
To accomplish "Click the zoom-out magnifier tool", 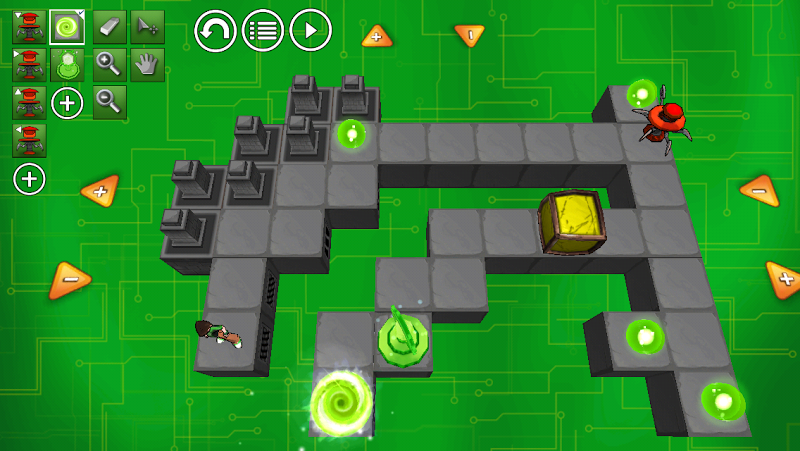I will 109,101.
